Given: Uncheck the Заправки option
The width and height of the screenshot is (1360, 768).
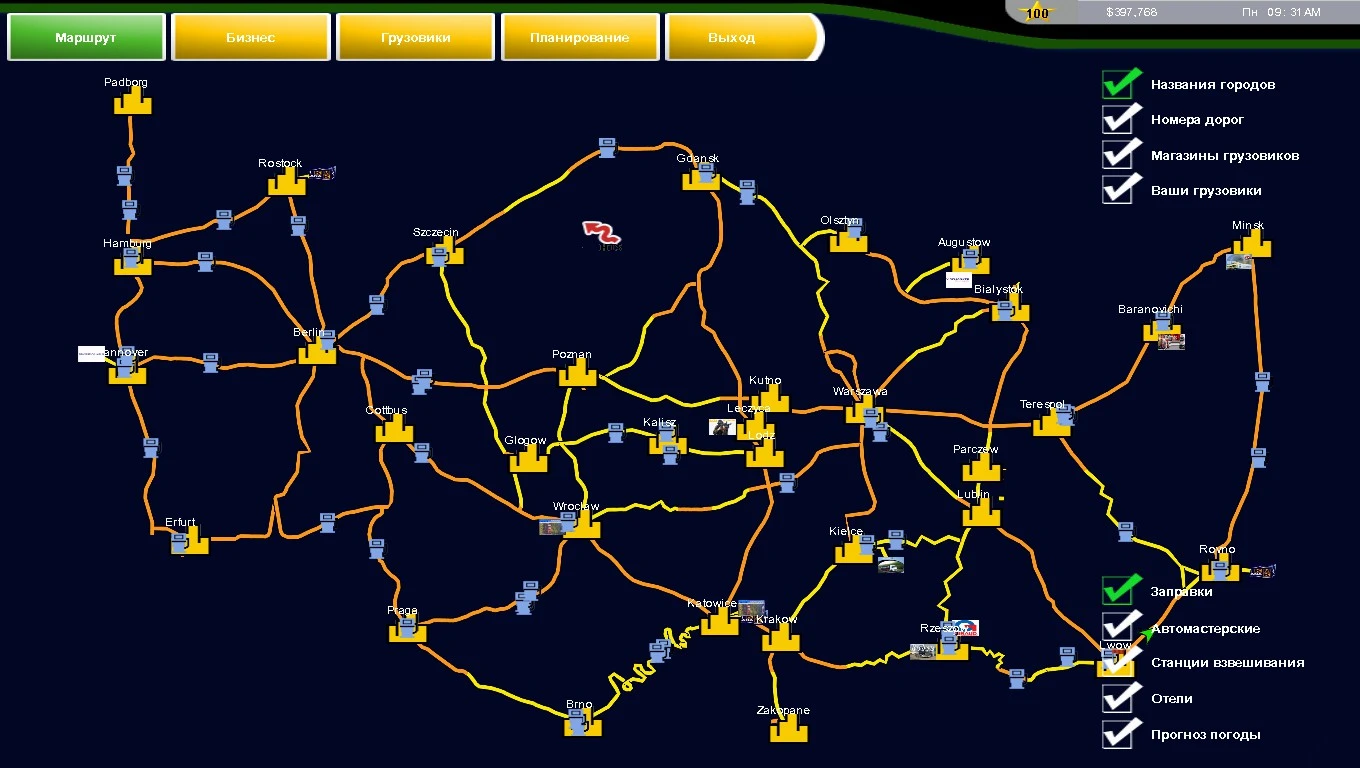Looking at the screenshot, I should [x=1119, y=591].
